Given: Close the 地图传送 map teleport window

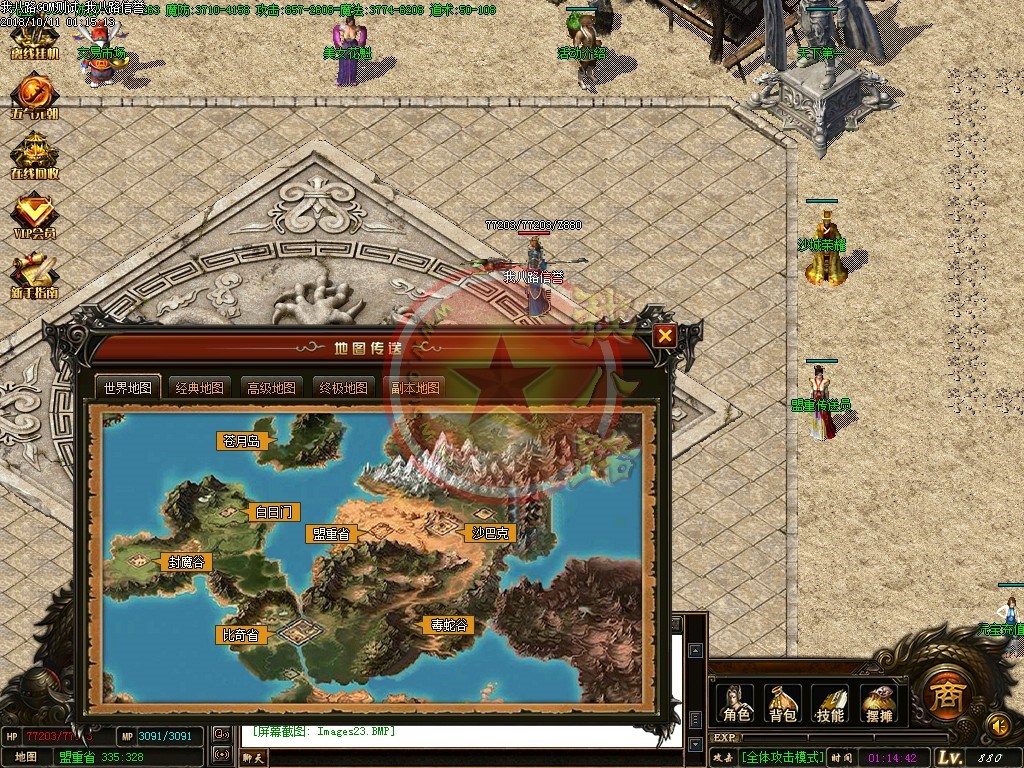Looking at the screenshot, I should [x=664, y=336].
